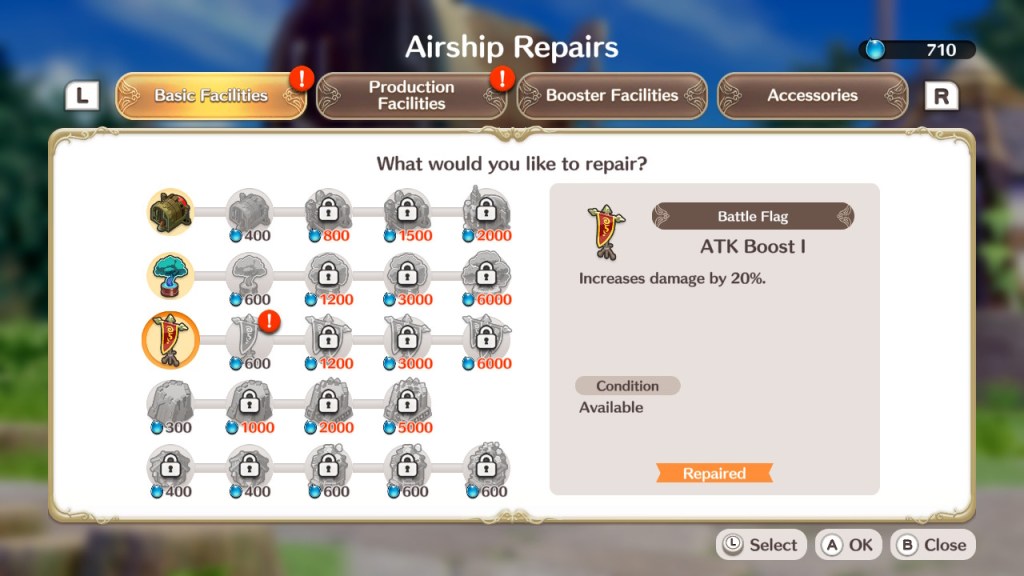Close the Airship Repairs menu
The image size is (1024, 576).
click(932, 545)
